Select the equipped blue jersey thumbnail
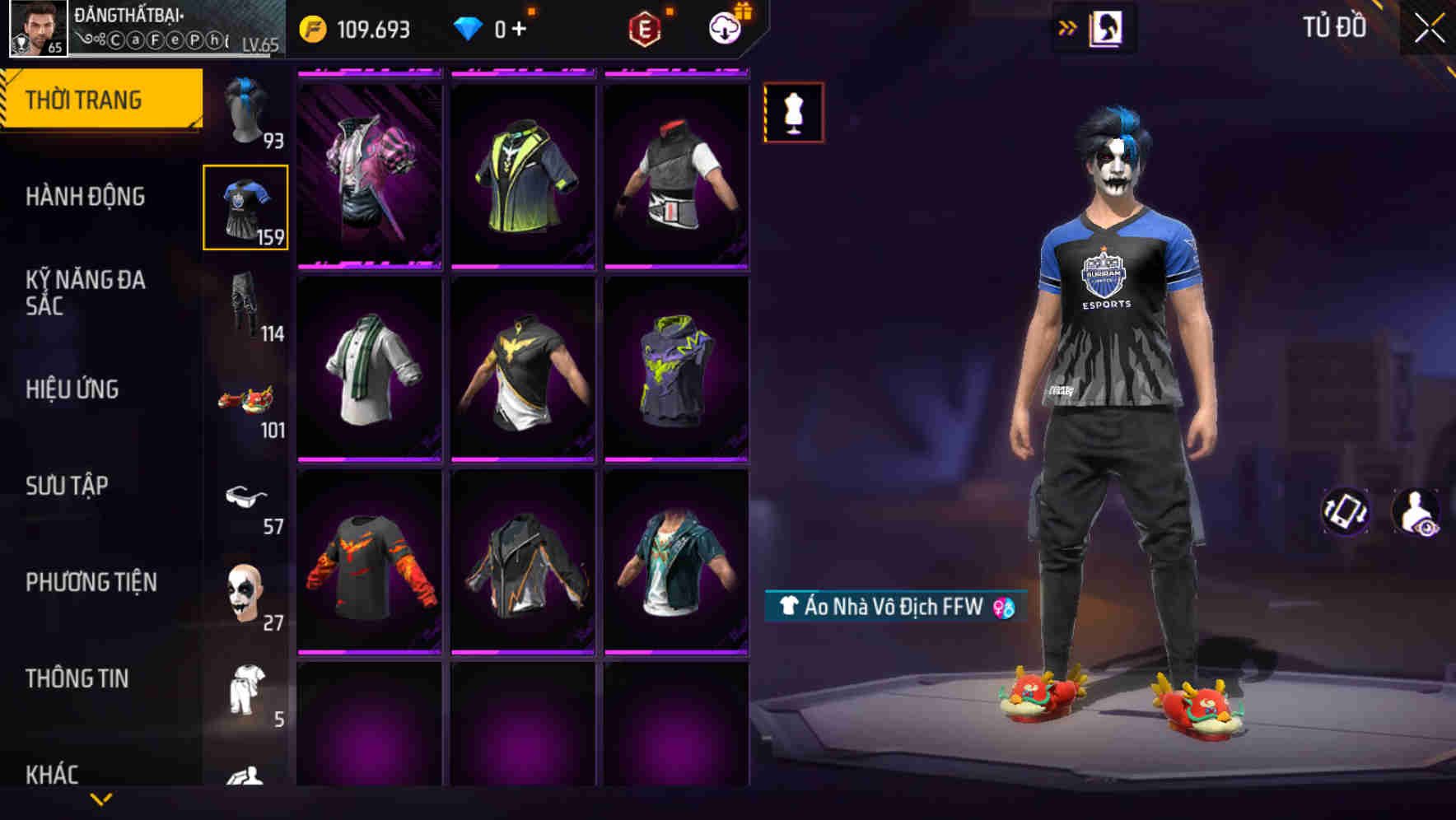Viewport: 1456px width, 820px height. 246,208
